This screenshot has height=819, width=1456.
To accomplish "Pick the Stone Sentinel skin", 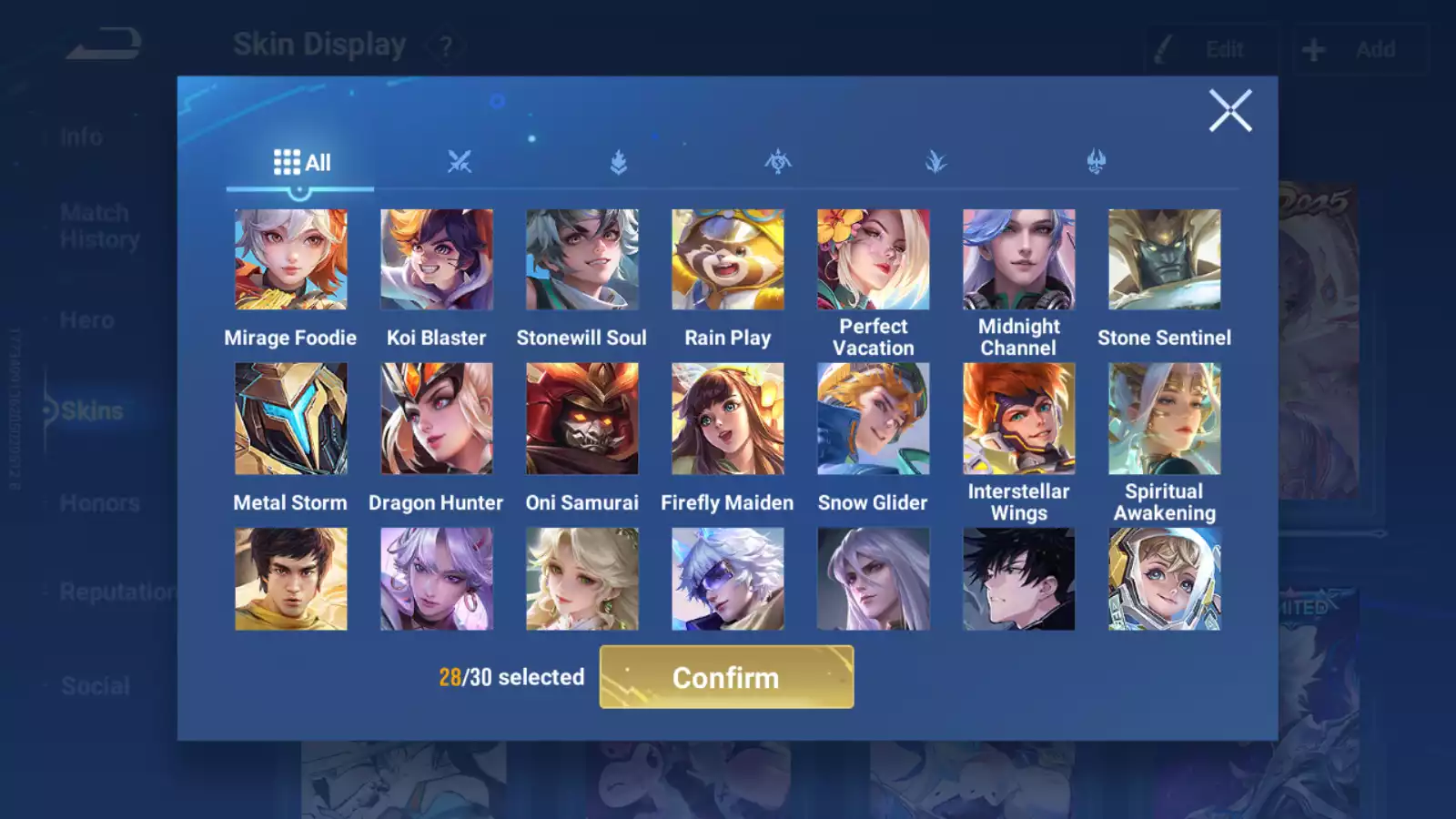I will (x=1165, y=259).
